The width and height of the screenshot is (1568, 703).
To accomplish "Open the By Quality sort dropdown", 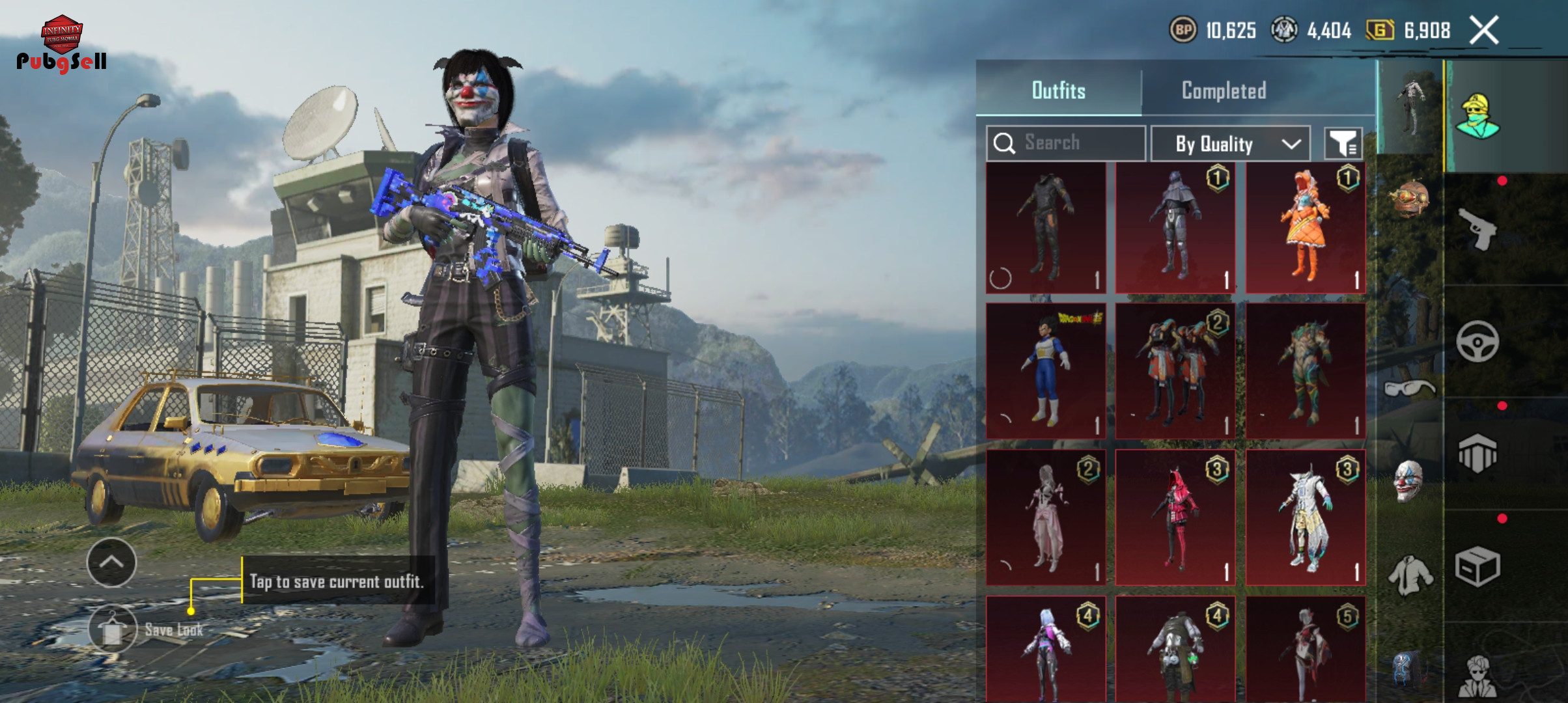I will coord(1230,144).
